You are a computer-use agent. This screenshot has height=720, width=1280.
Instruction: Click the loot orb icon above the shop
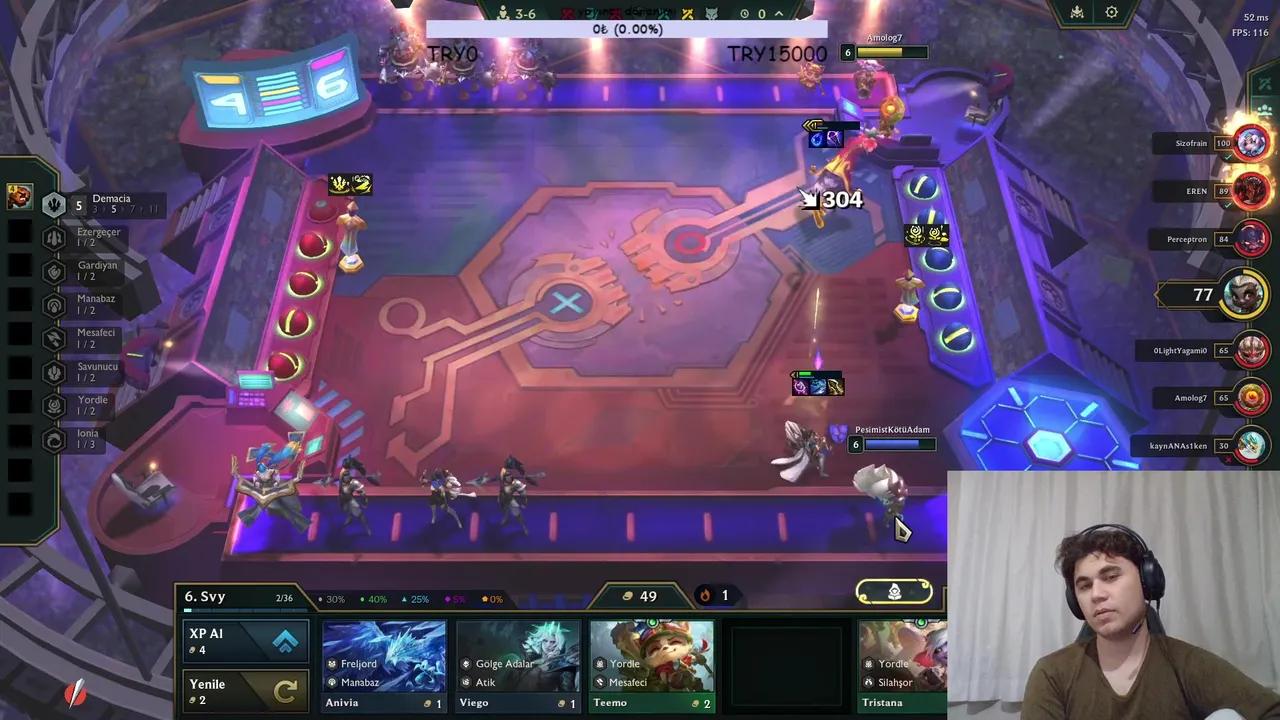click(893, 592)
